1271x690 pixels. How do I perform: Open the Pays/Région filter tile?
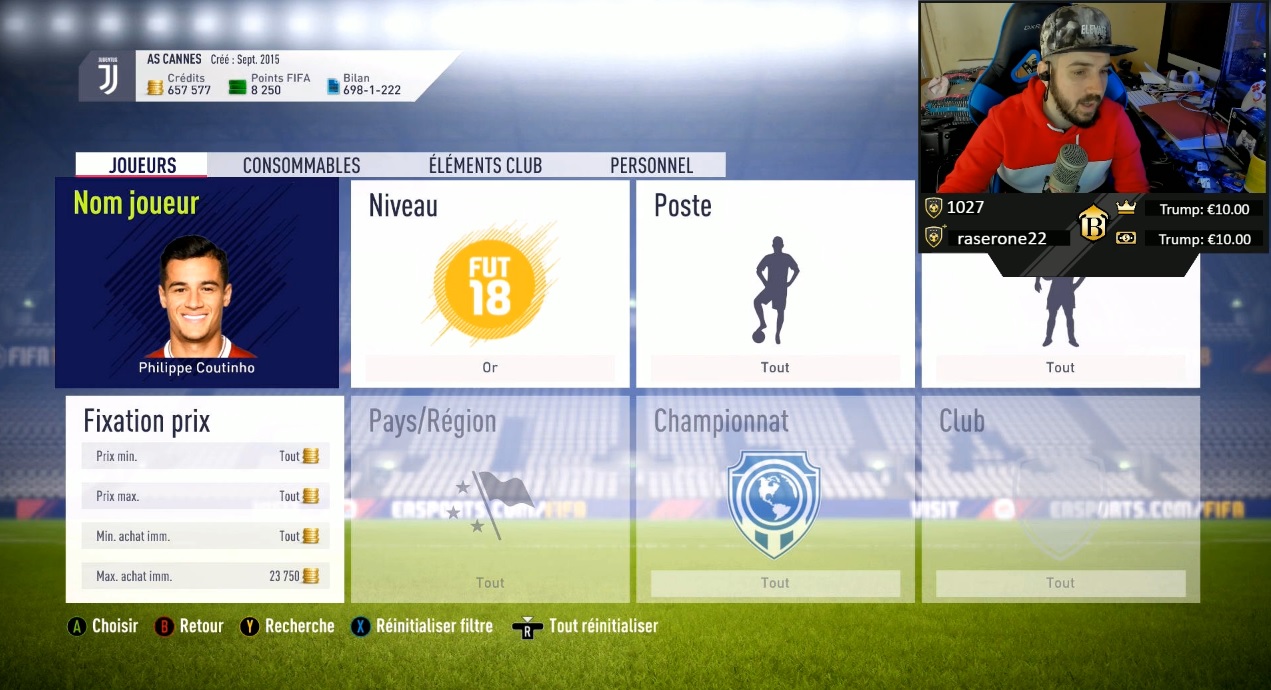click(x=489, y=499)
